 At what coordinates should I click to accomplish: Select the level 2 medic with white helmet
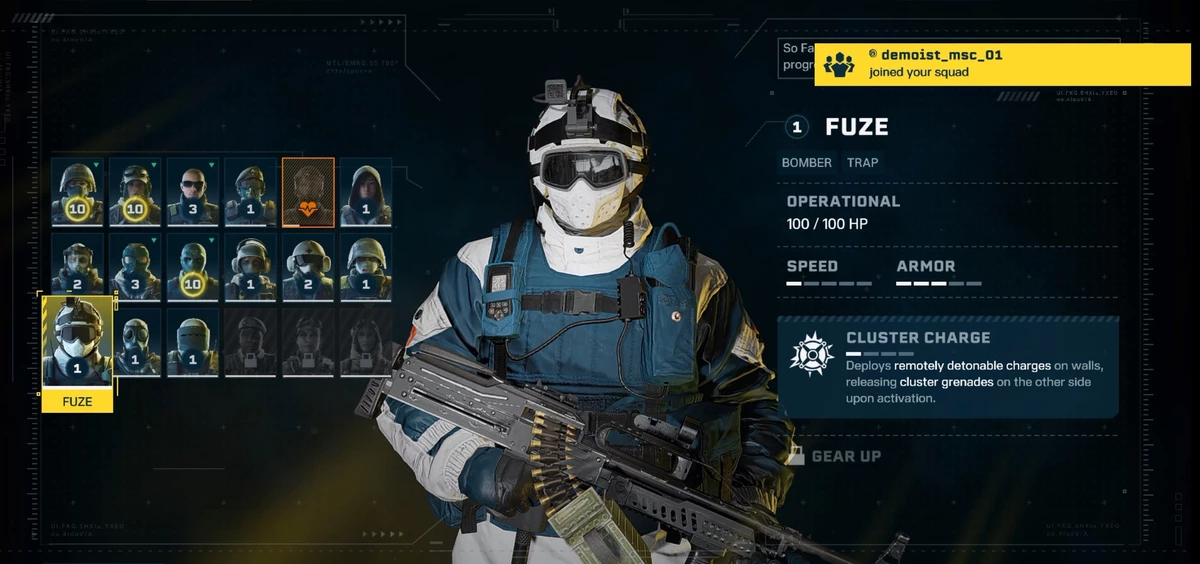308,267
